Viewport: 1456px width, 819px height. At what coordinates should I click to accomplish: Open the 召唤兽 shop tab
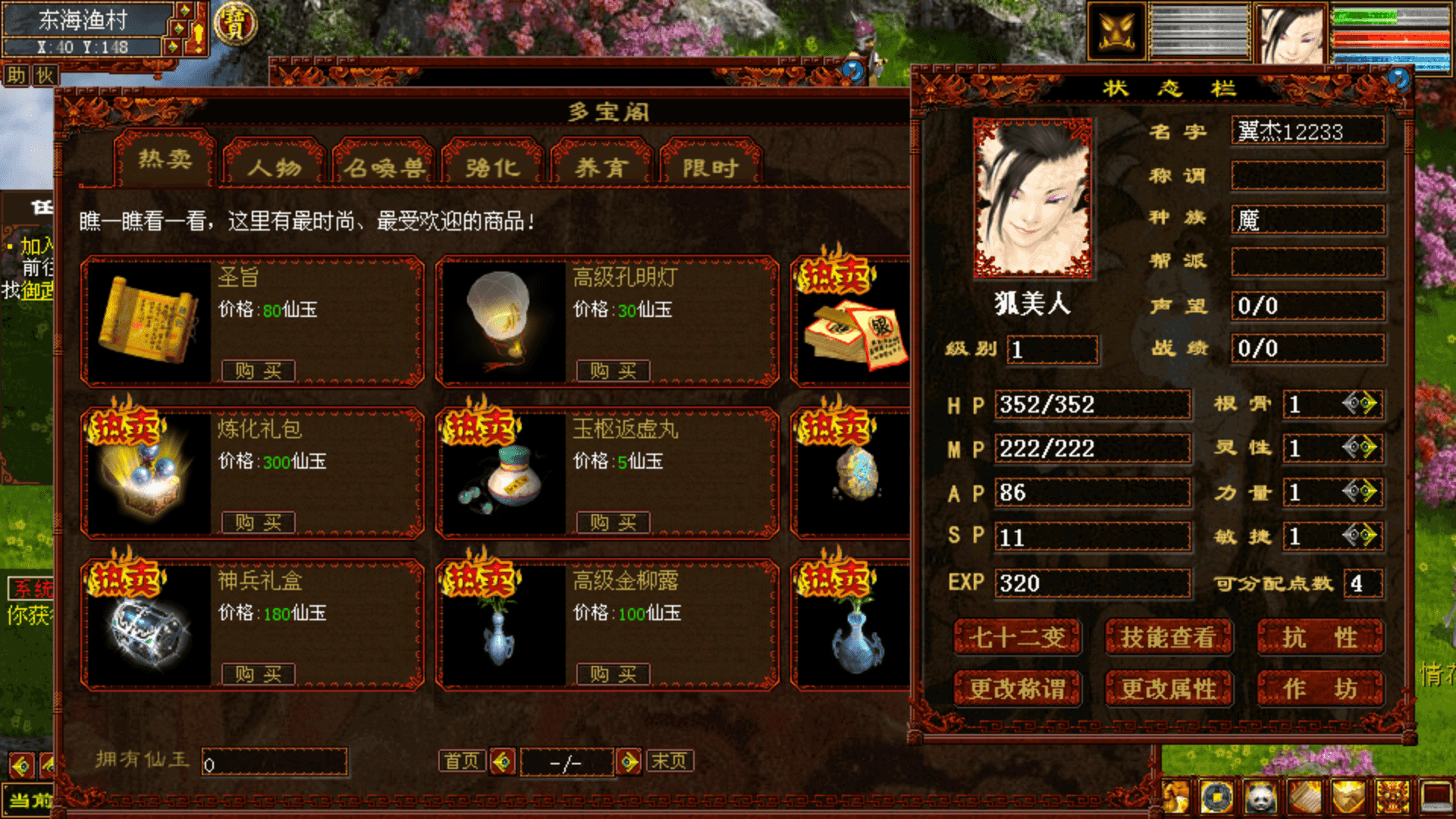click(384, 166)
